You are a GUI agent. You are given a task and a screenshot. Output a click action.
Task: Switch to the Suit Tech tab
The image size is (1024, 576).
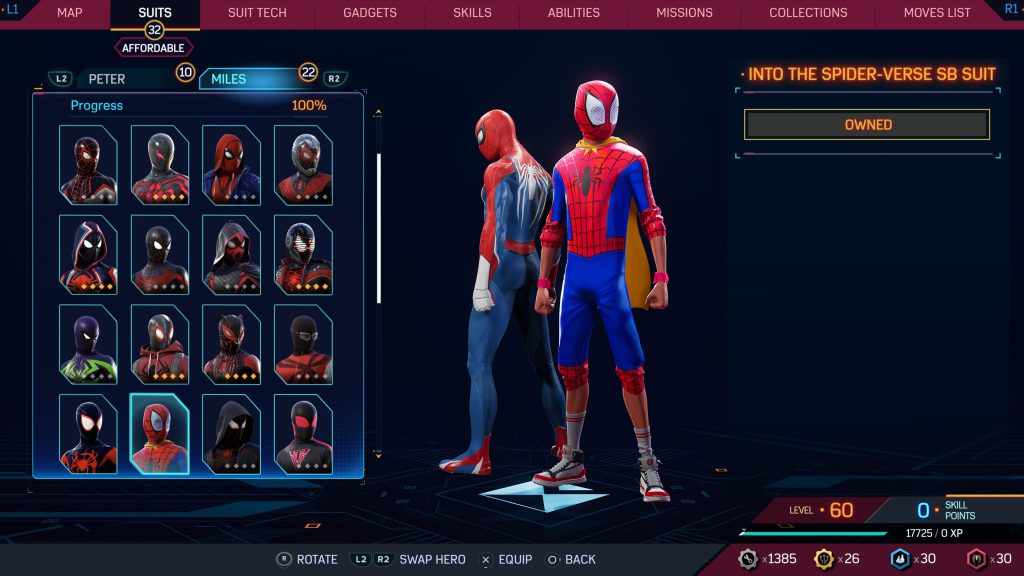[x=257, y=13]
